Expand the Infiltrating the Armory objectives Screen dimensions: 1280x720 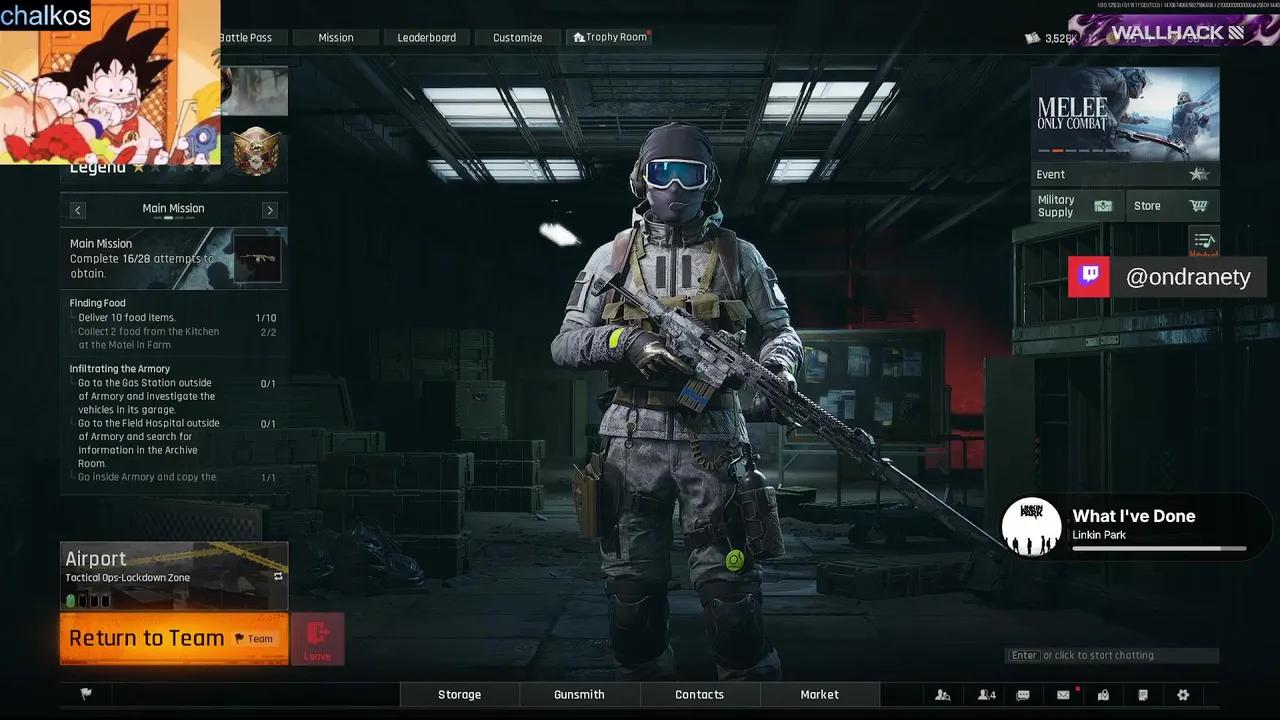click(119, 368)
